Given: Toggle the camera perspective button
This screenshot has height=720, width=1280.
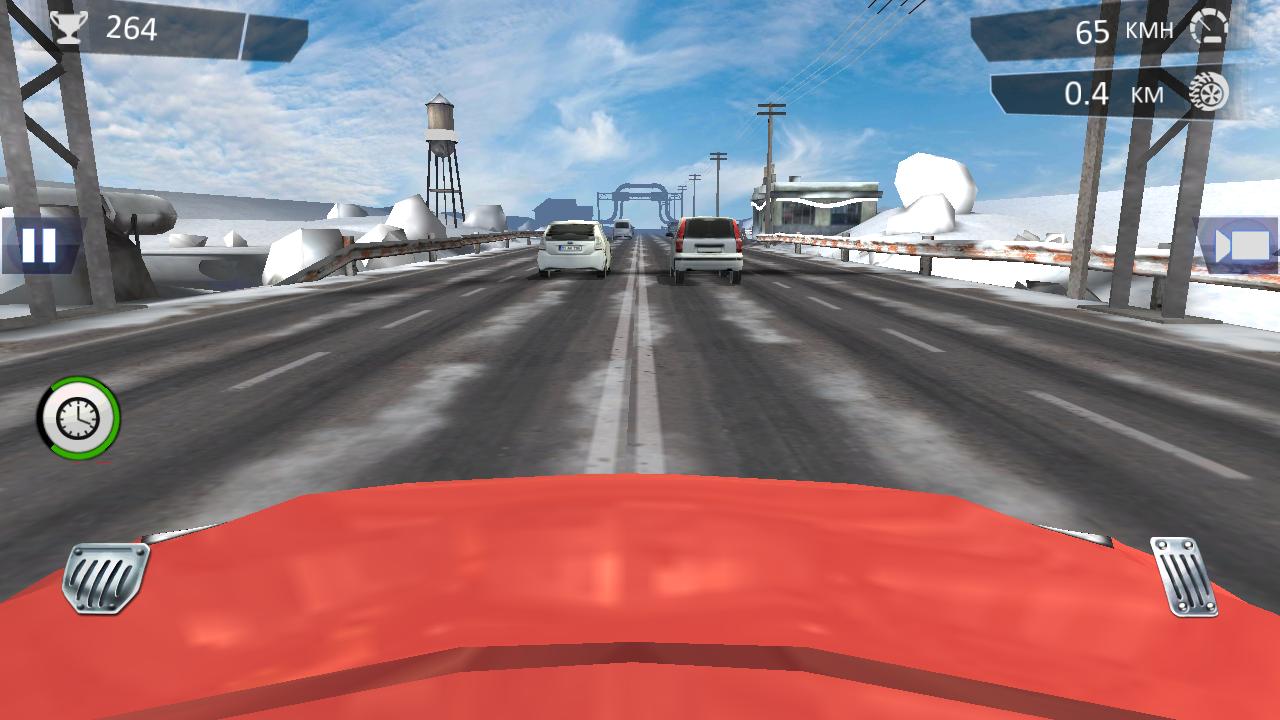Looking at the screenshot, I should [1240, 246].
